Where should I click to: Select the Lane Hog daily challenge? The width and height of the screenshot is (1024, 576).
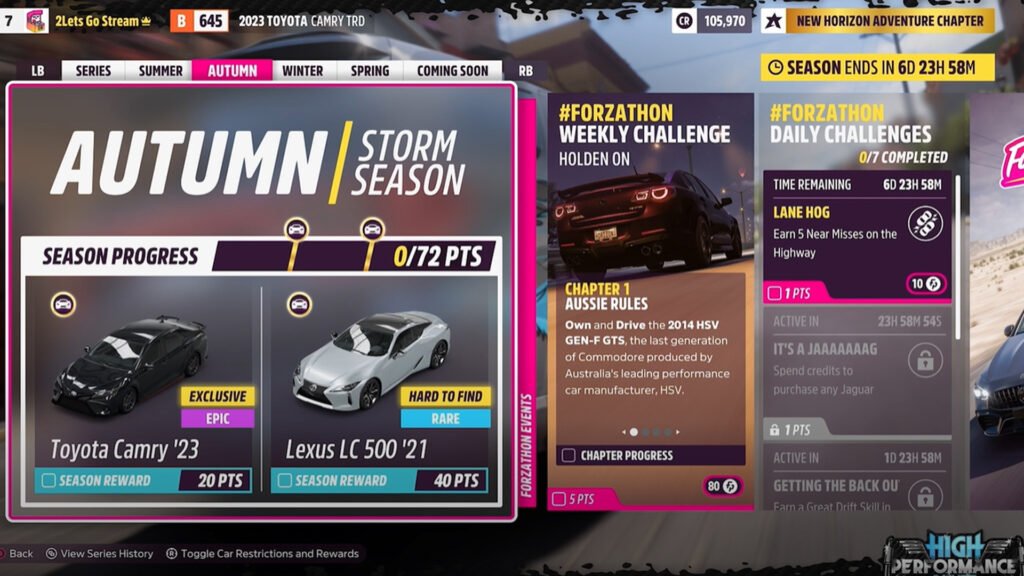(x=858, y=236)
